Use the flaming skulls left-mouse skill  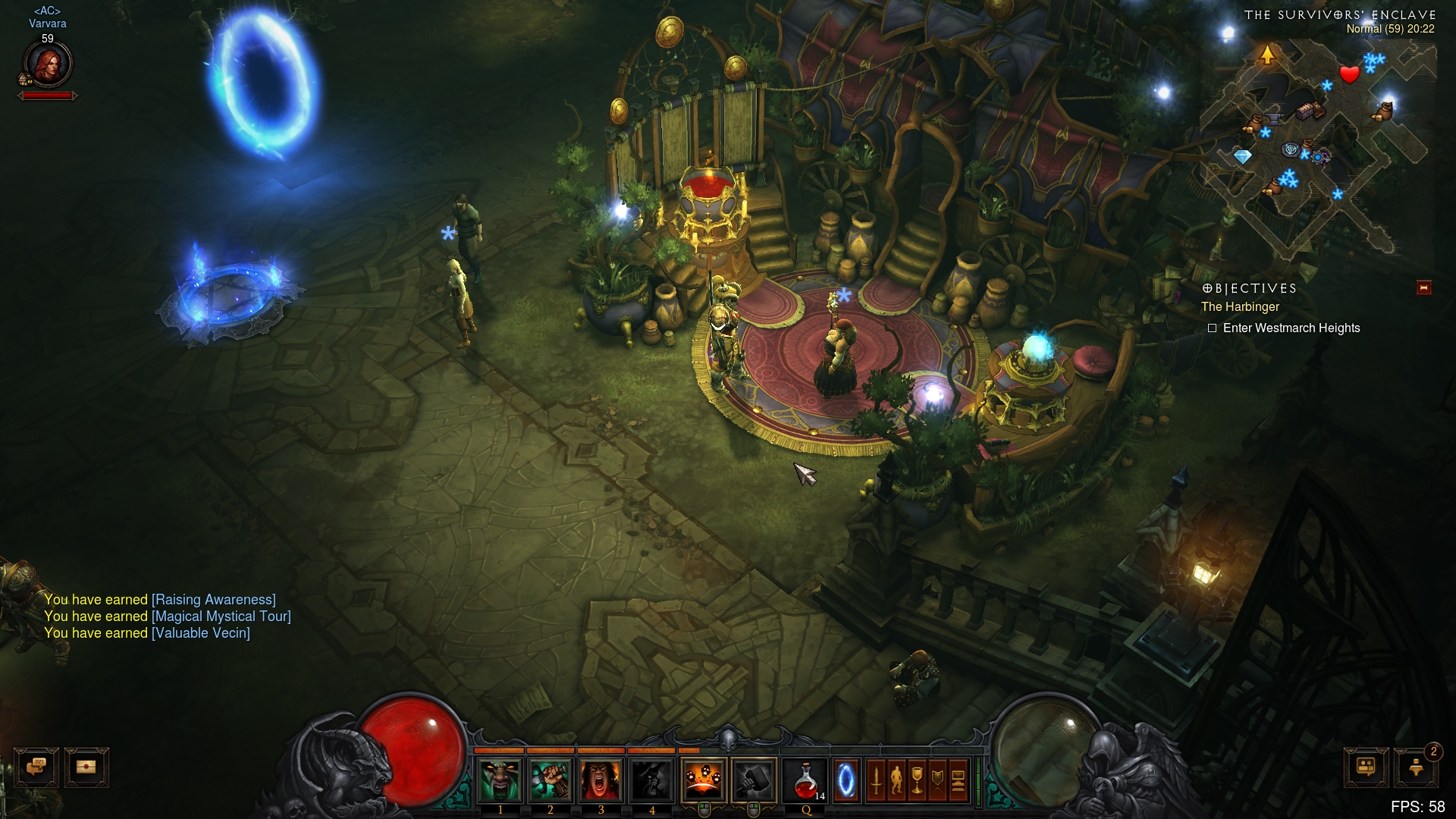tap(704, 780)
